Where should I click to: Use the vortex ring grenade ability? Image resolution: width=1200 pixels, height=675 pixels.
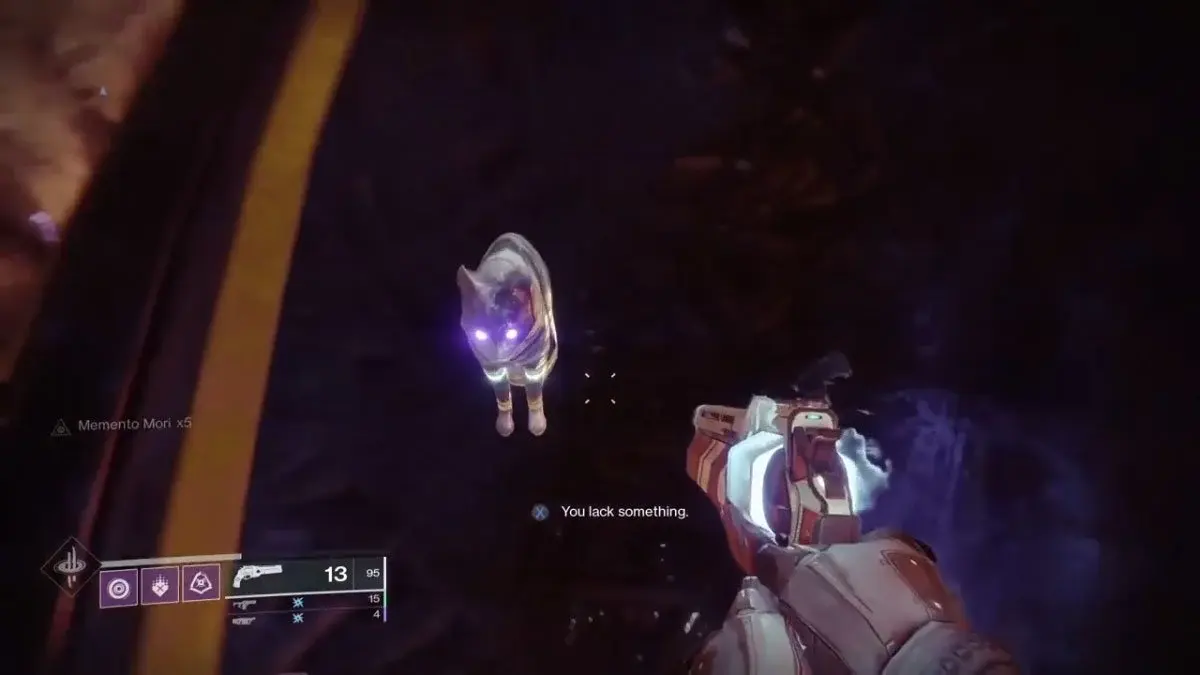tap(118, 584)
